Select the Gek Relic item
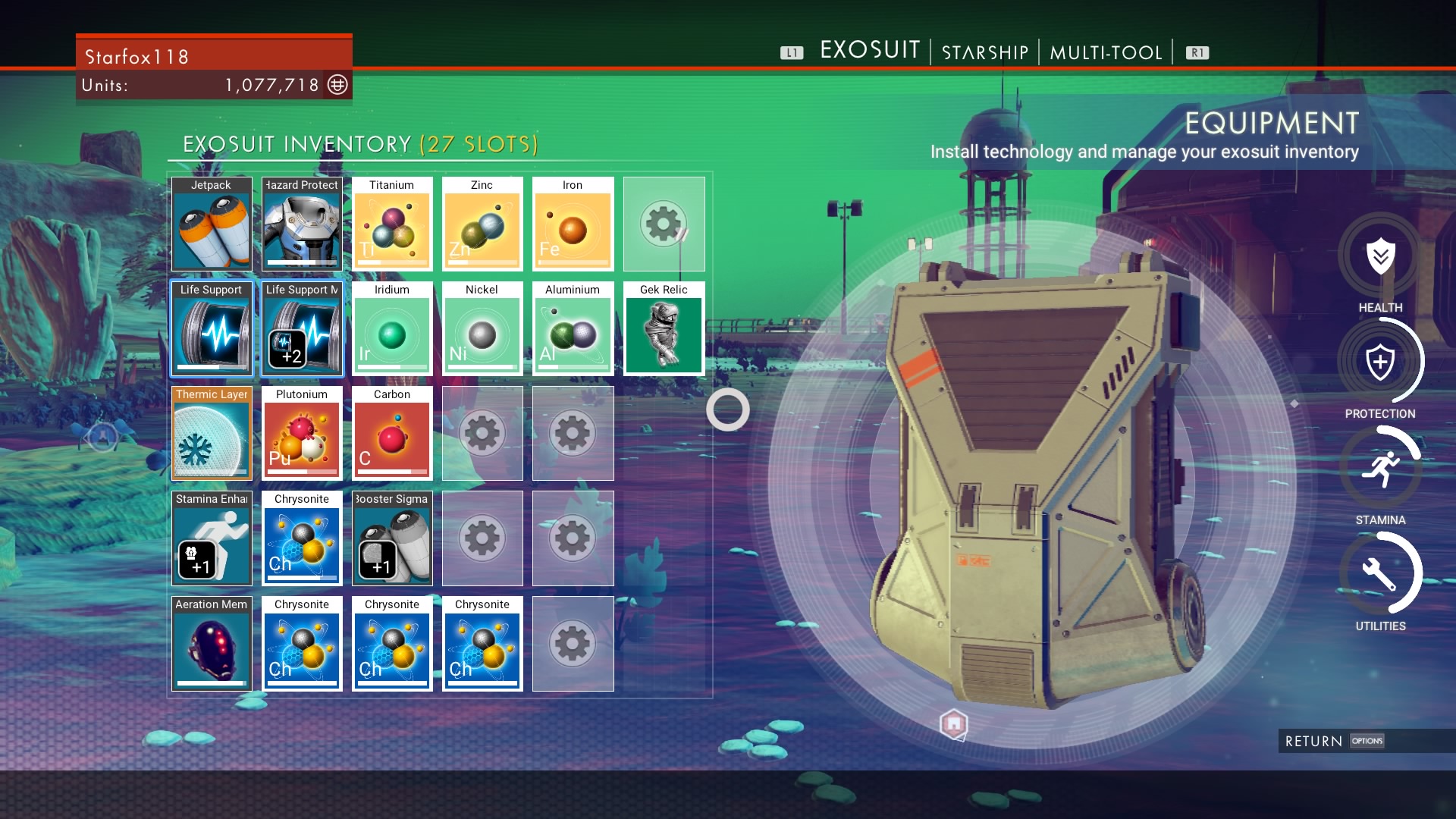1456x819 pixels. pos(664,329)
